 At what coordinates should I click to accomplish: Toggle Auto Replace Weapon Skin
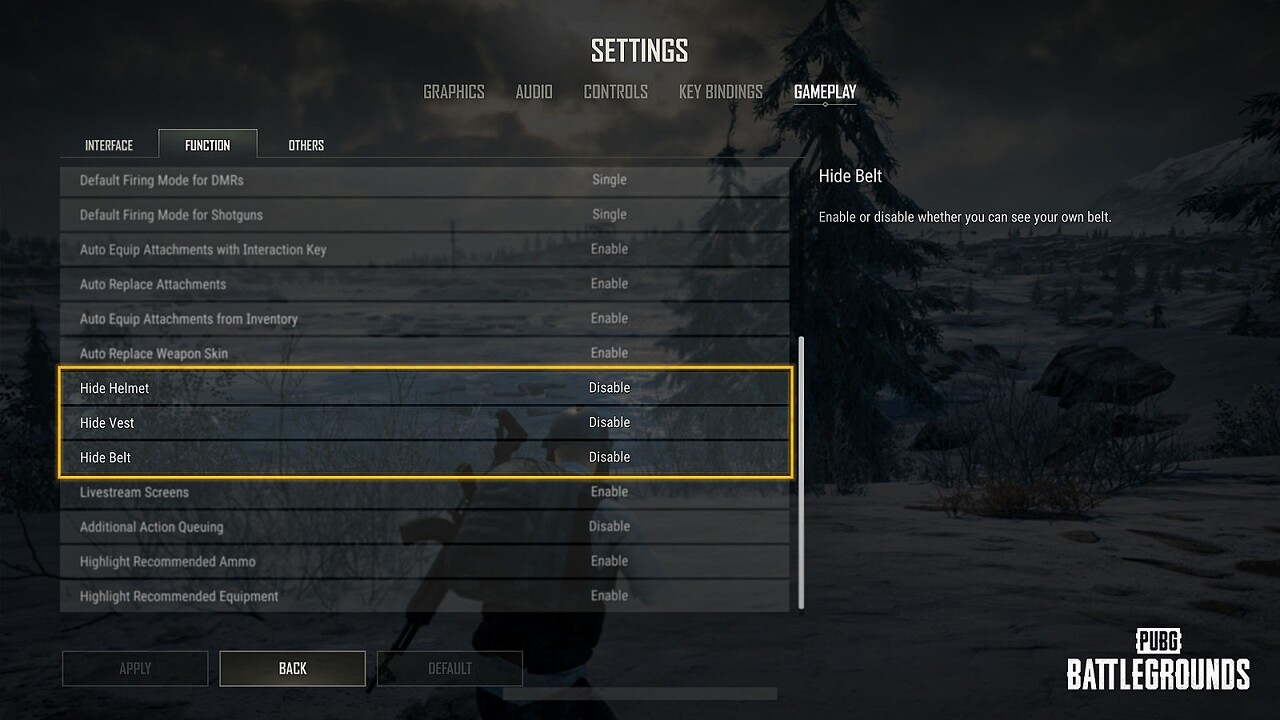tap(609, 353)
